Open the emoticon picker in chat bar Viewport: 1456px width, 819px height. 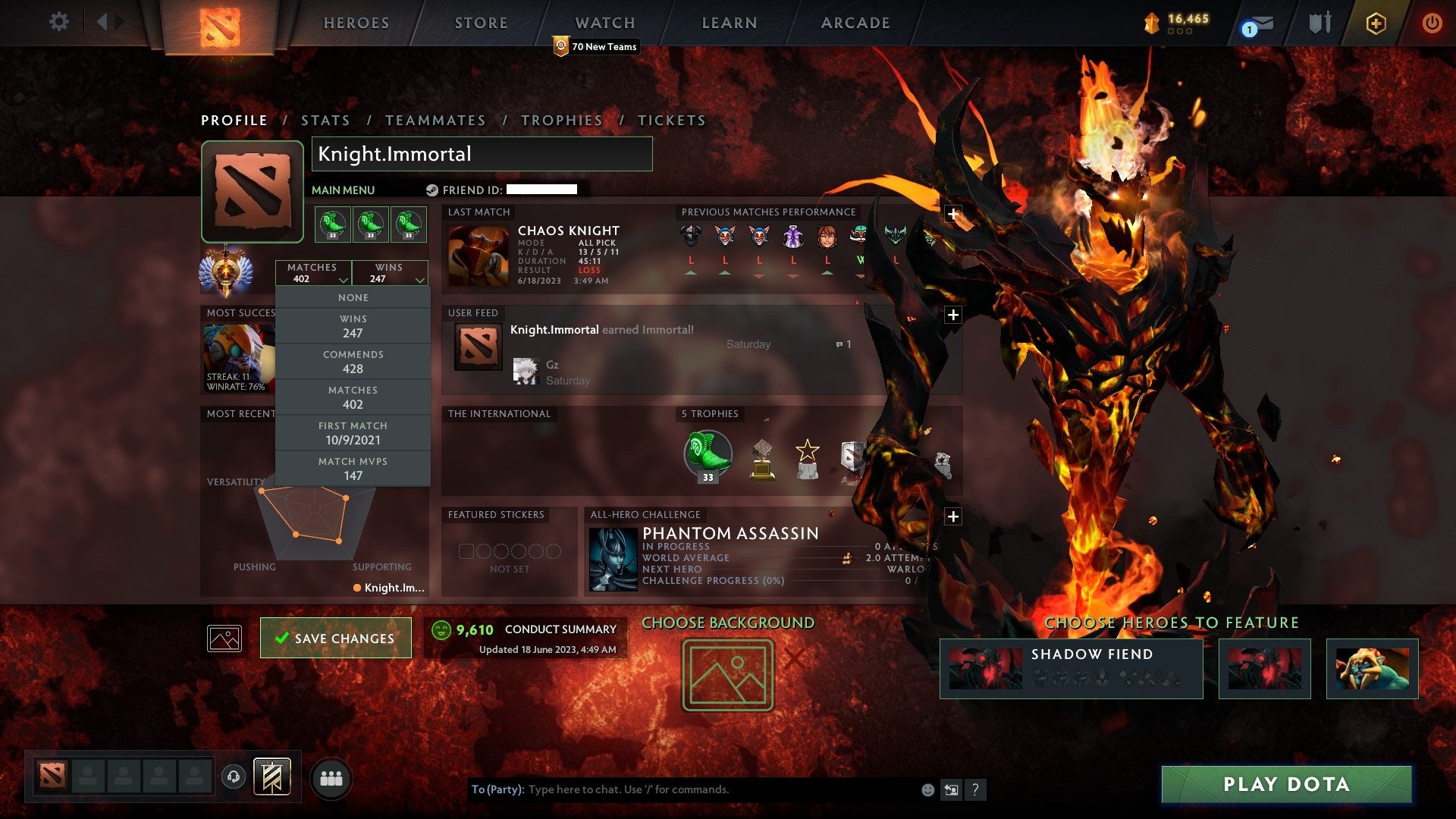point(927,789)
